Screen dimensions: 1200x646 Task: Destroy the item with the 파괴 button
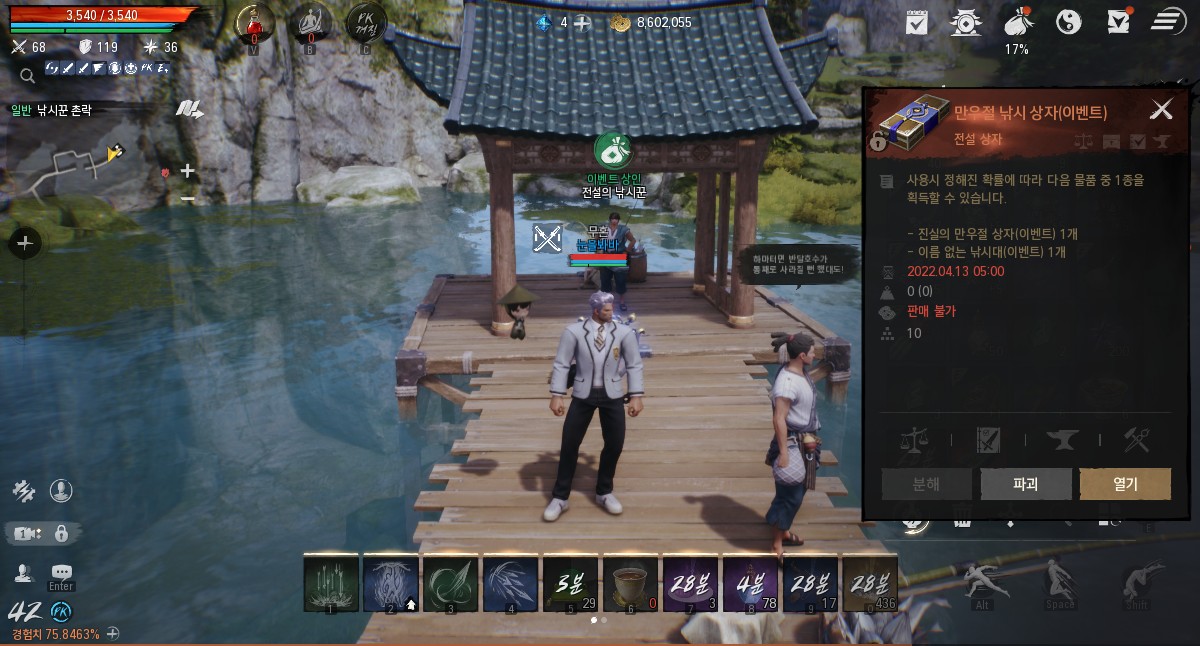(x=1026, y=484)
